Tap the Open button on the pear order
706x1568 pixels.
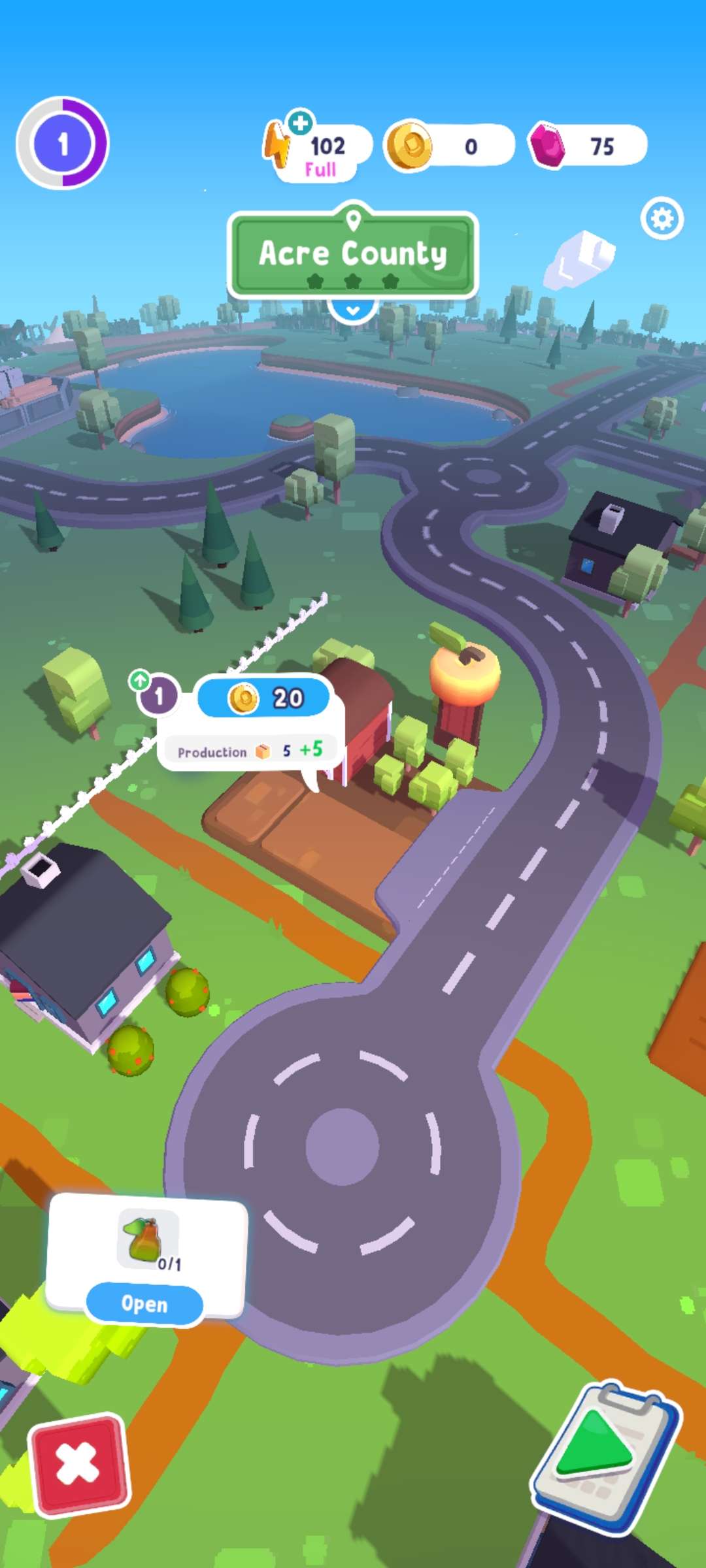point(144,1304)
